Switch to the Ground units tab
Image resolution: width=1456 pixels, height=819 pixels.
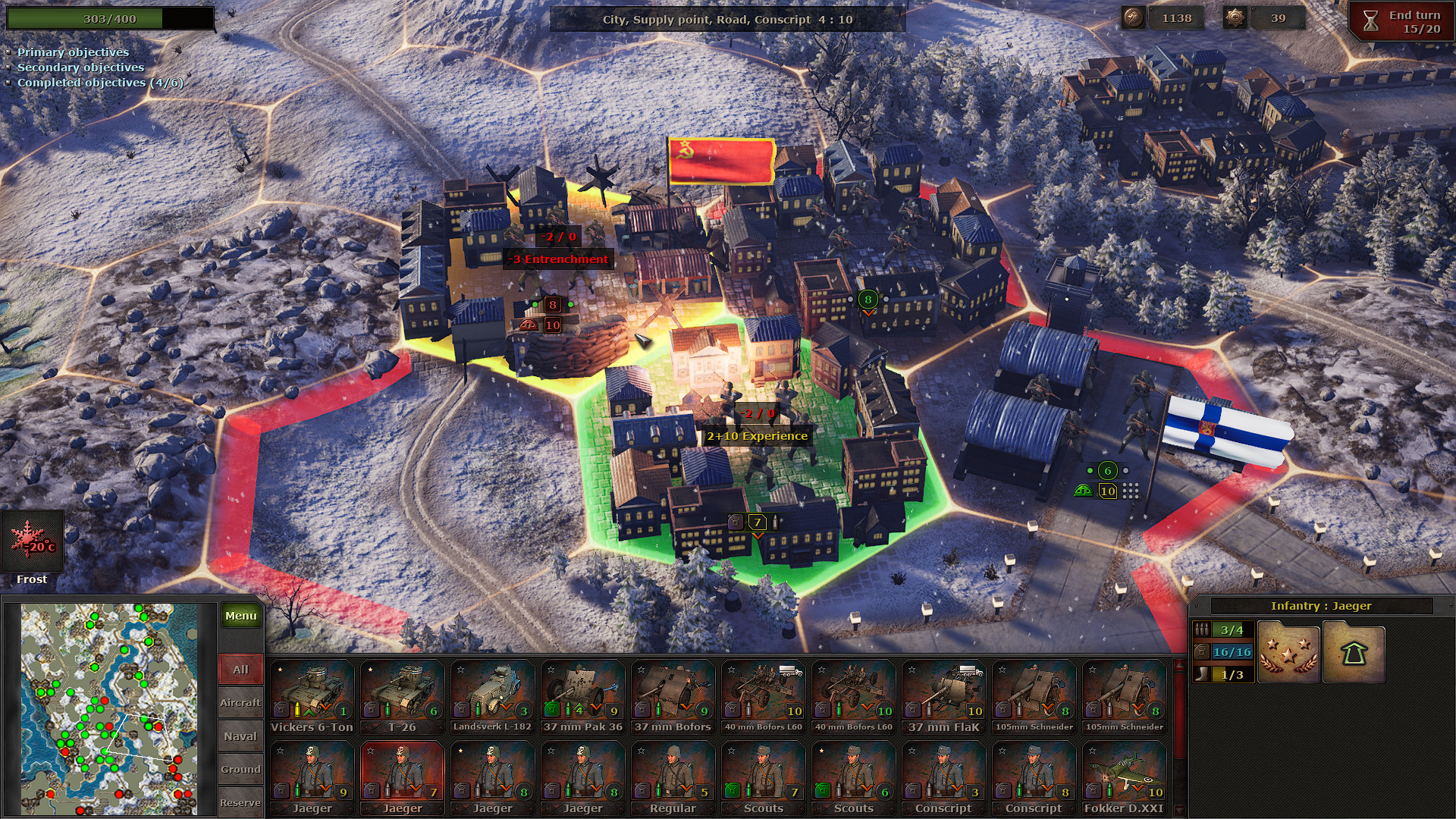[x=240, y=768]
